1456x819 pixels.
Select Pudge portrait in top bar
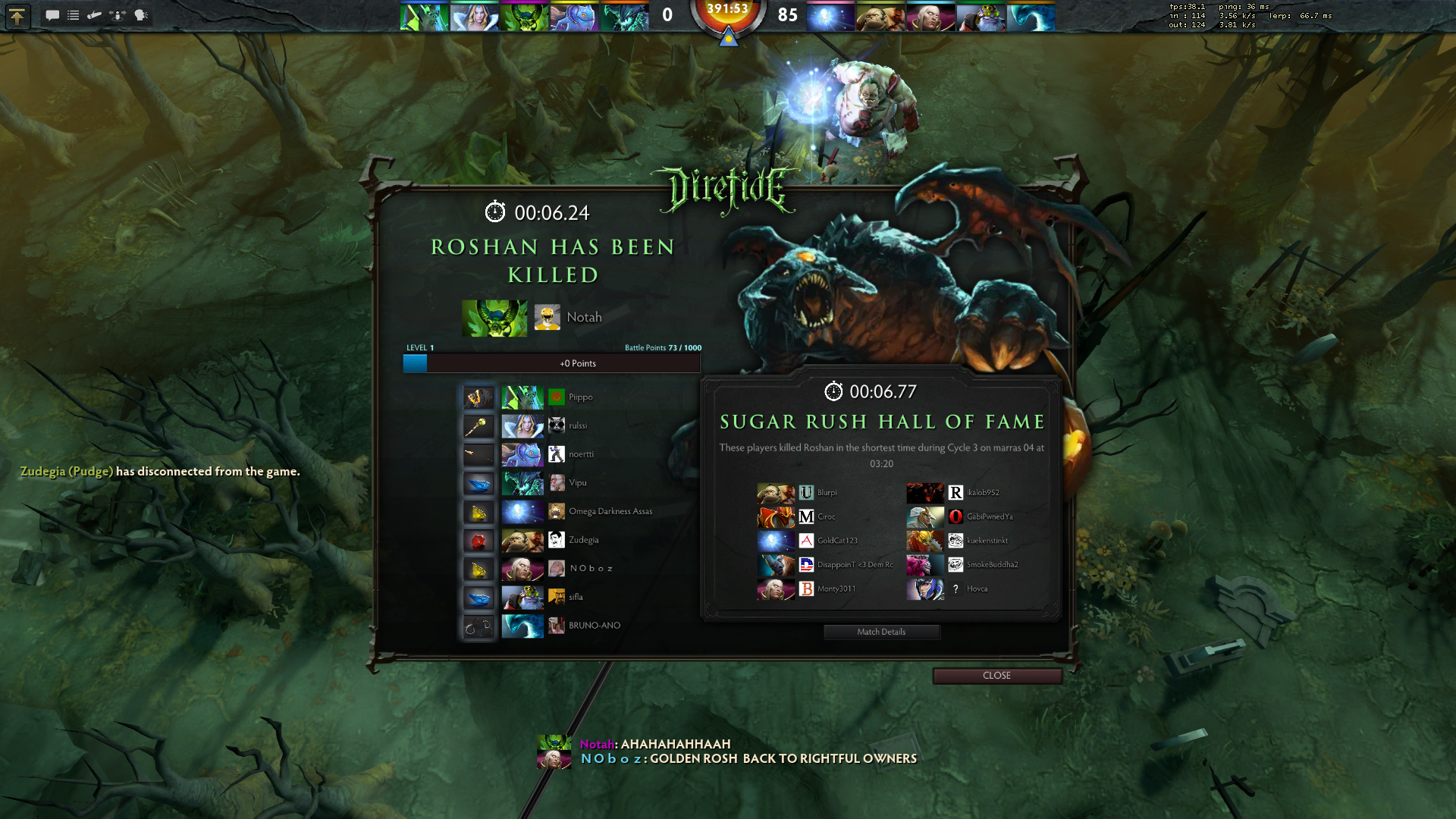coord(880,17)
